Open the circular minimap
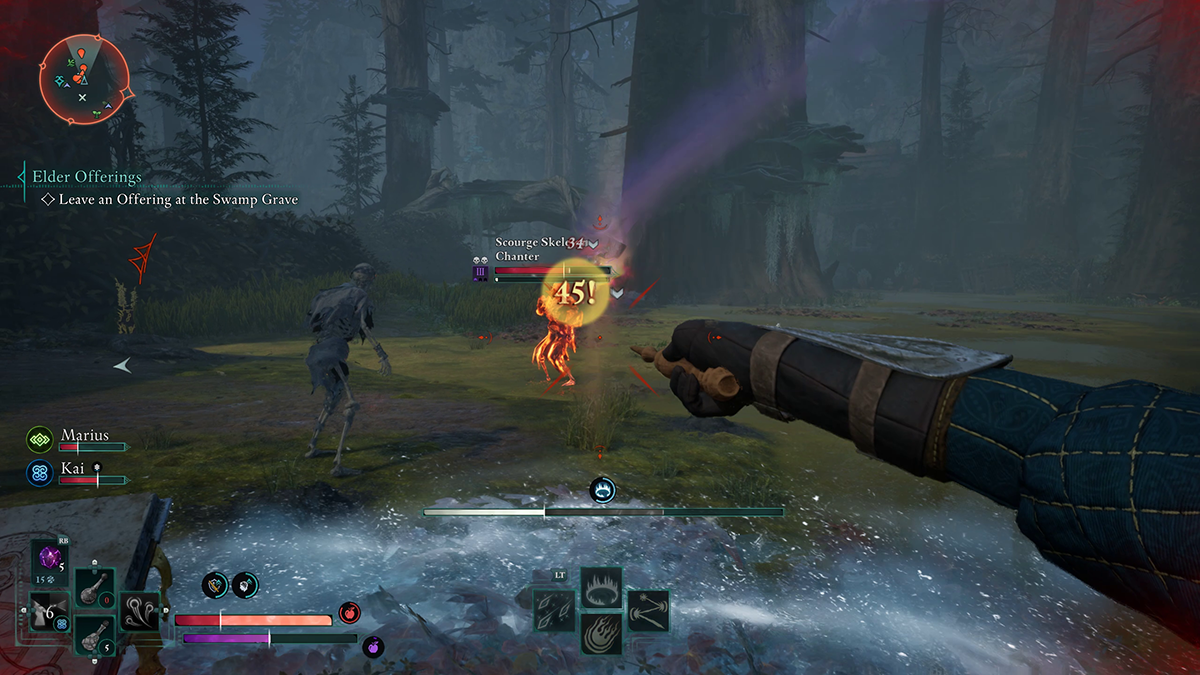Screen dimensions: 1200x675 coord(84,78)
